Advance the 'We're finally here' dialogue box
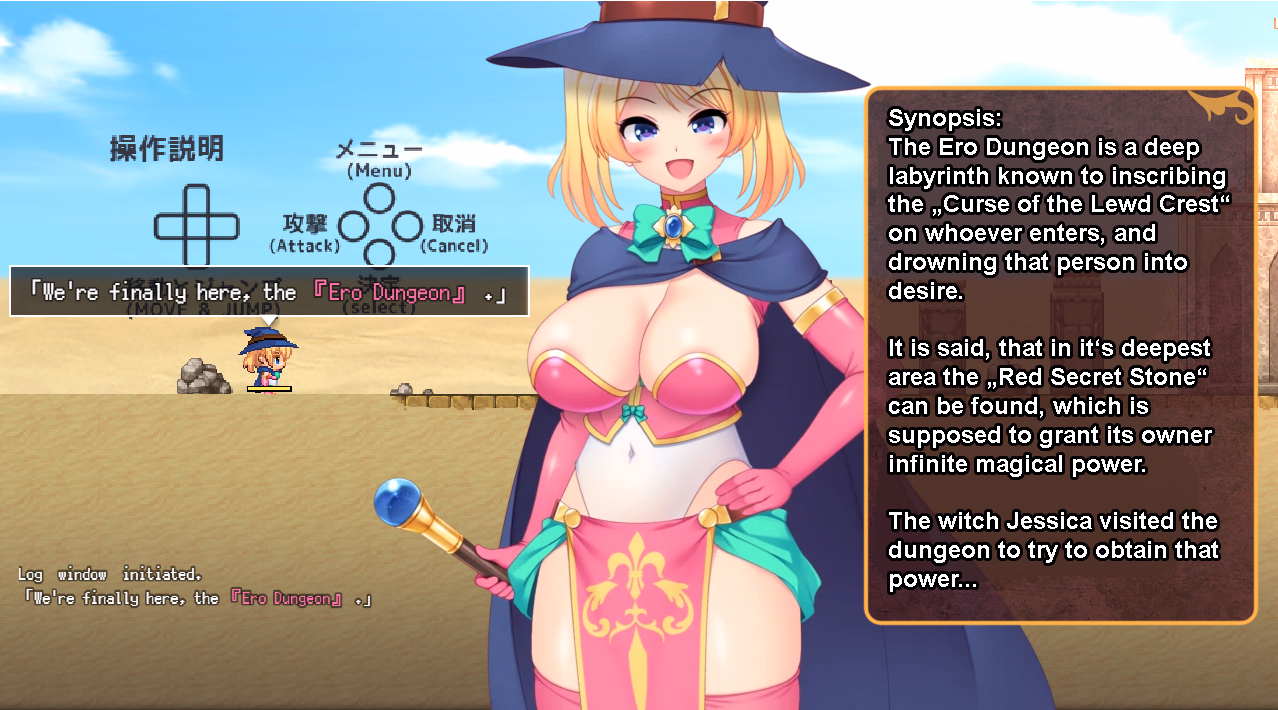Image resolution: width=1278 pixels, height=710 pixels. pos(269,292)
